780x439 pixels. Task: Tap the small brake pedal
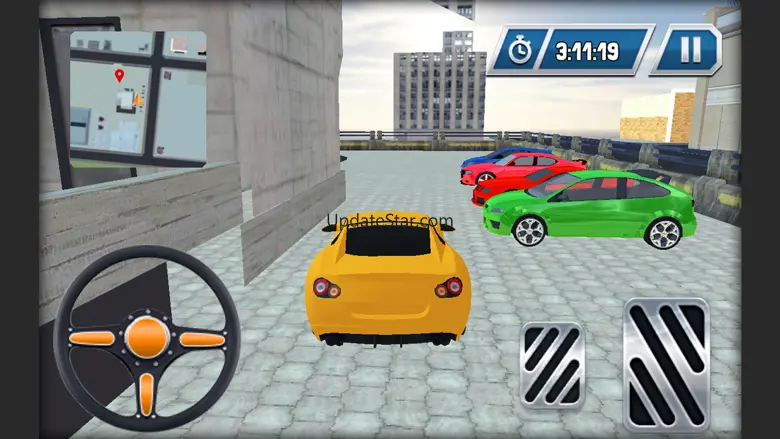[x=552, y=365]
